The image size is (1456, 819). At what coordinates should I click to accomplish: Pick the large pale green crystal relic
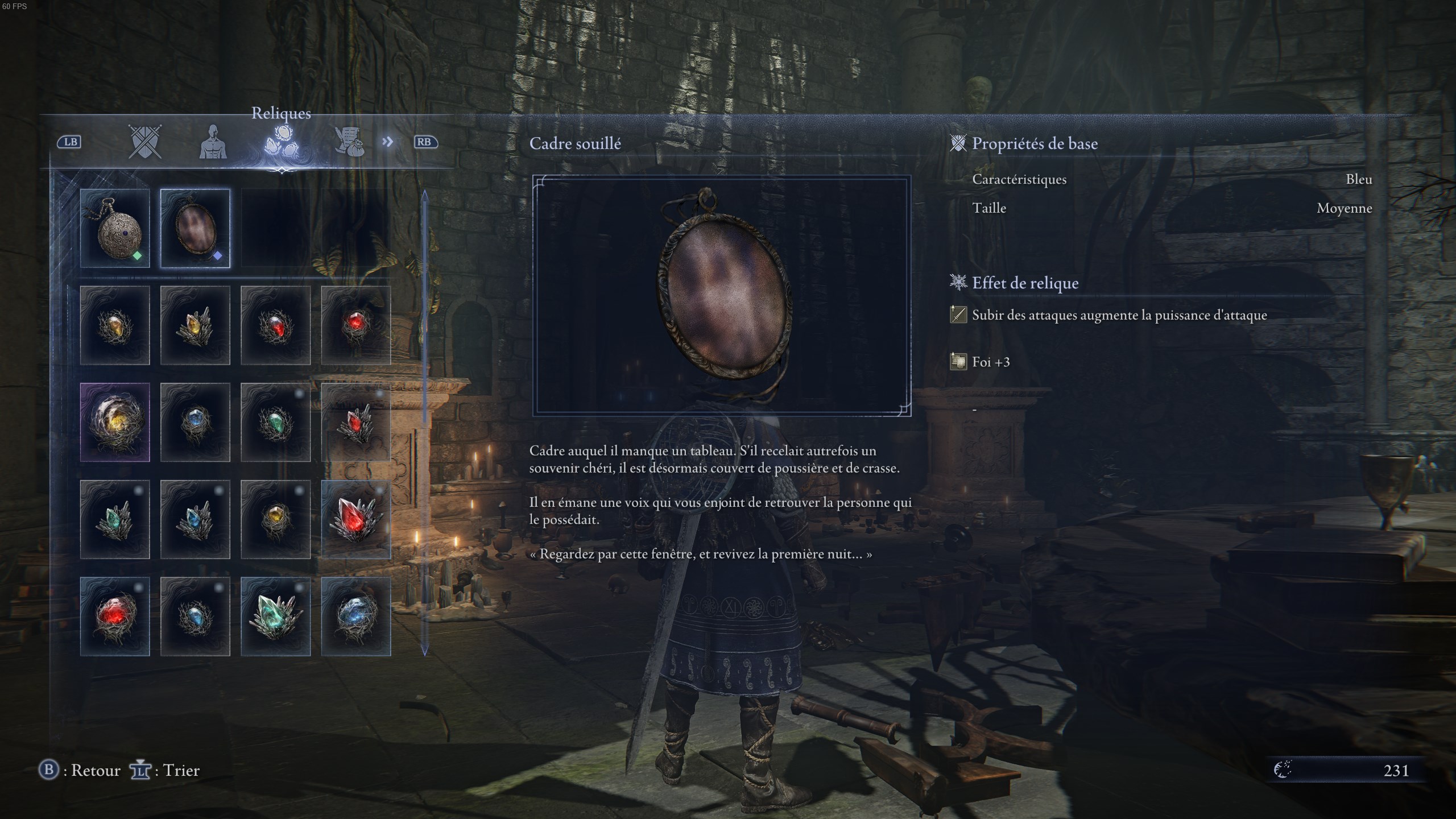275,617
